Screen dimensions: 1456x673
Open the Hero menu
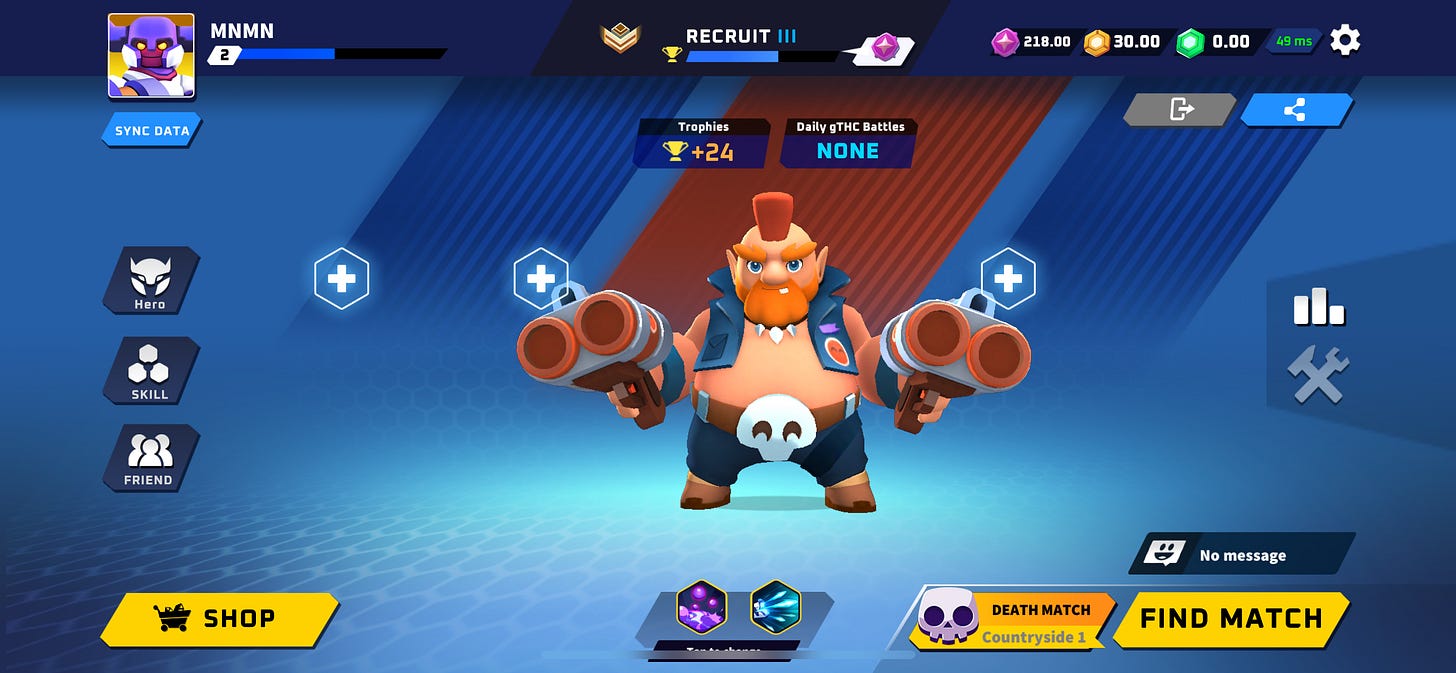[150, 281]
